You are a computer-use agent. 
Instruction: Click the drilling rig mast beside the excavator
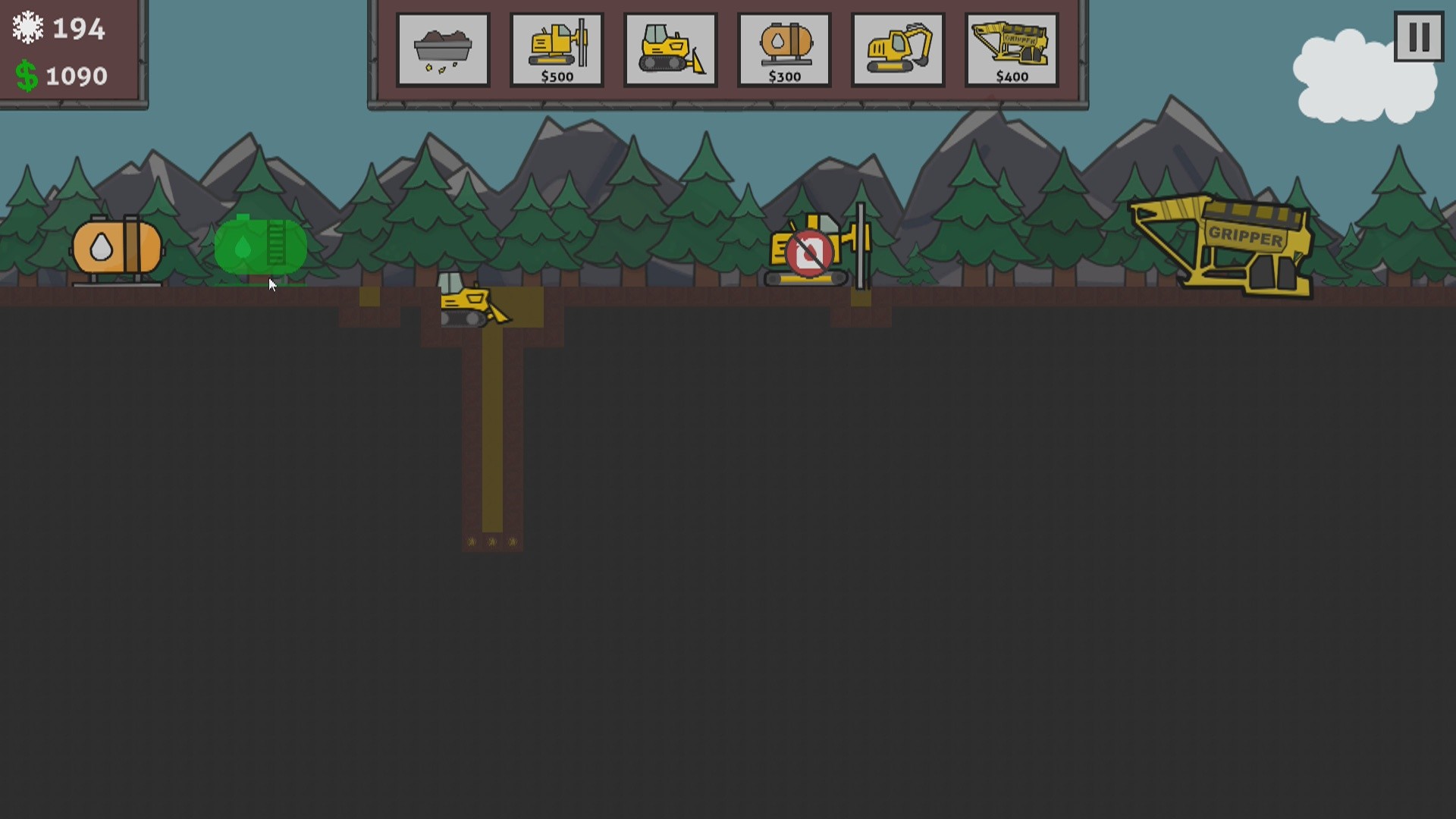861,243
